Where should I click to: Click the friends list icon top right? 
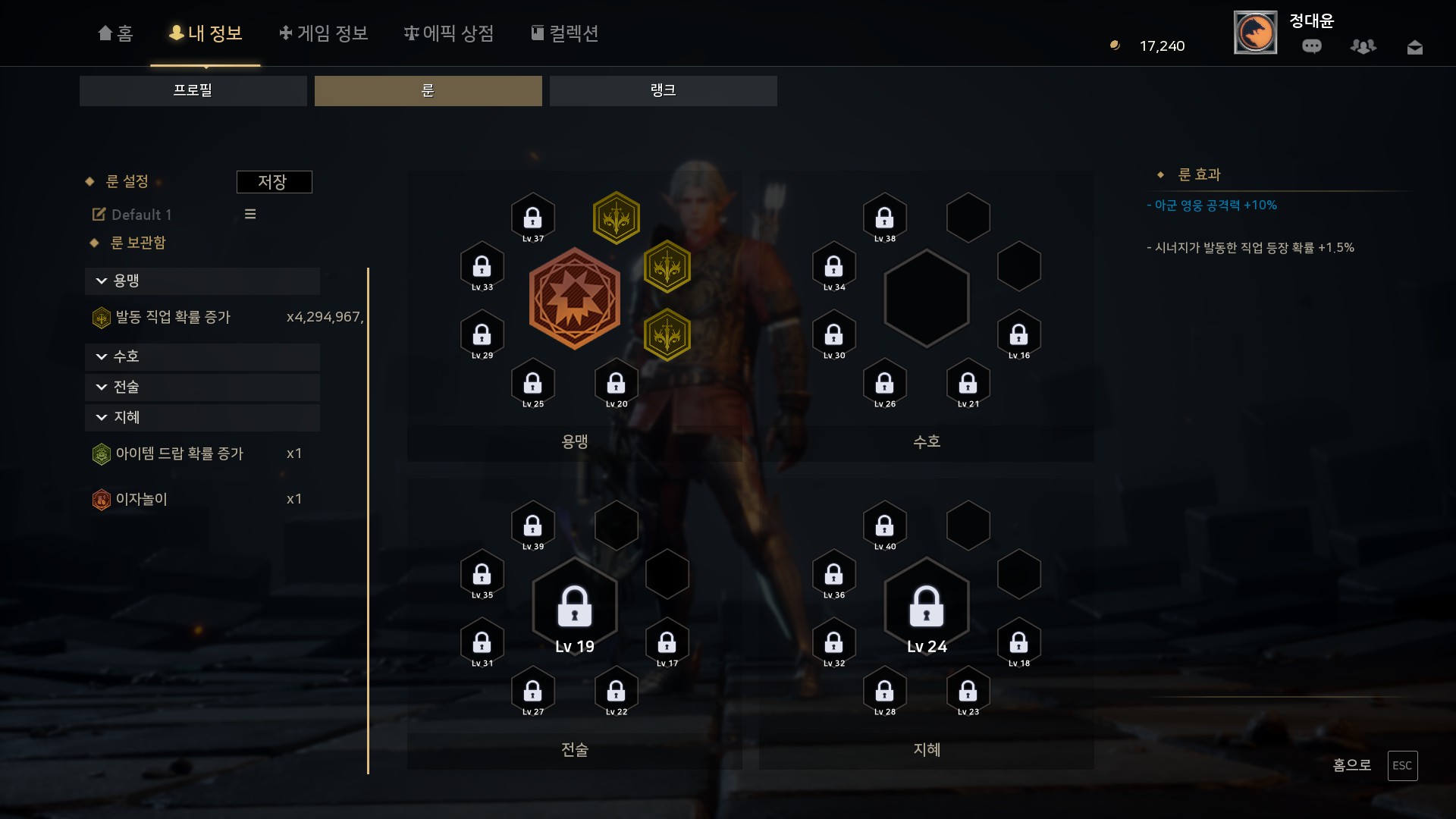click(1363, 45)
